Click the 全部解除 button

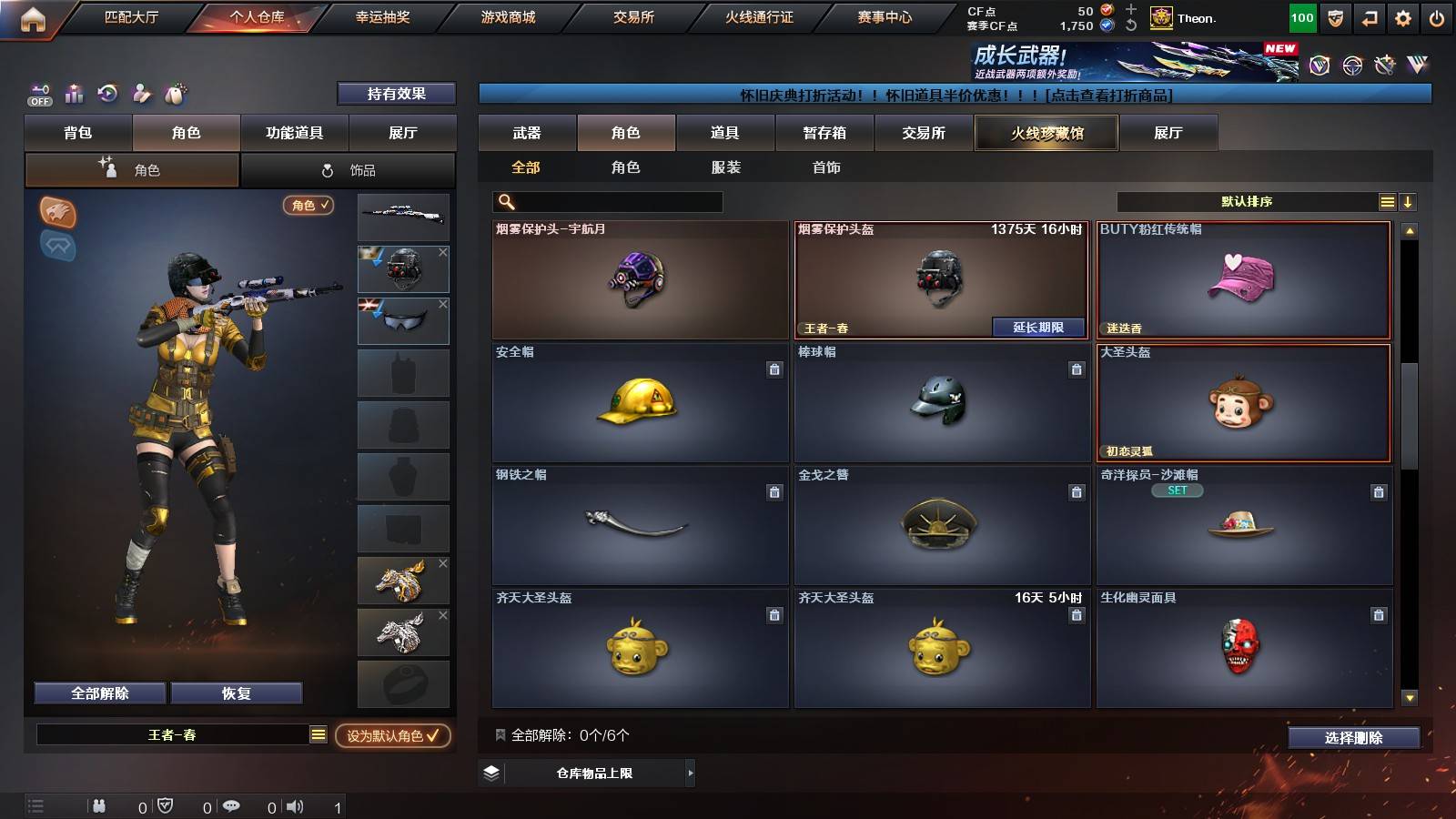[98, 693]
